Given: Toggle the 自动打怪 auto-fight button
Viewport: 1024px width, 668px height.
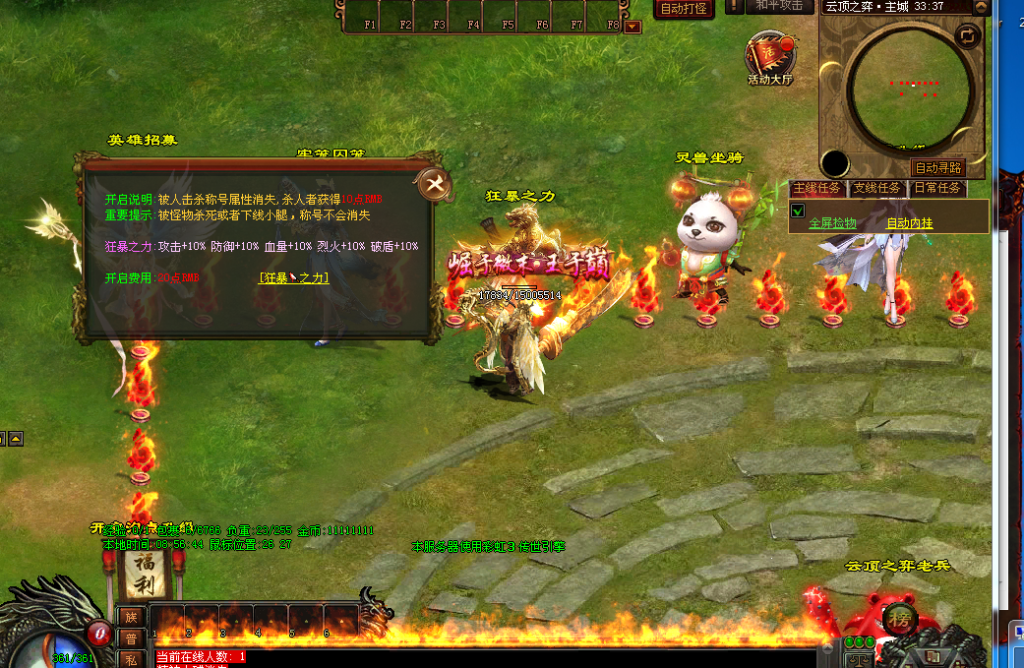Looking at the screenshot, I should pyautogui.click(x=684, y=8).
